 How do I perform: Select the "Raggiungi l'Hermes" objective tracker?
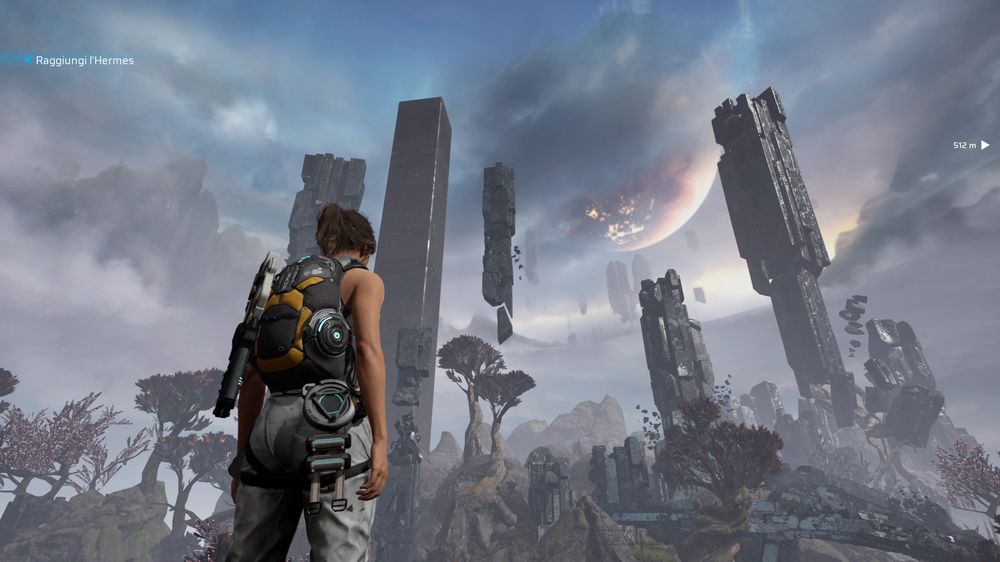click(x=84, y=61)
